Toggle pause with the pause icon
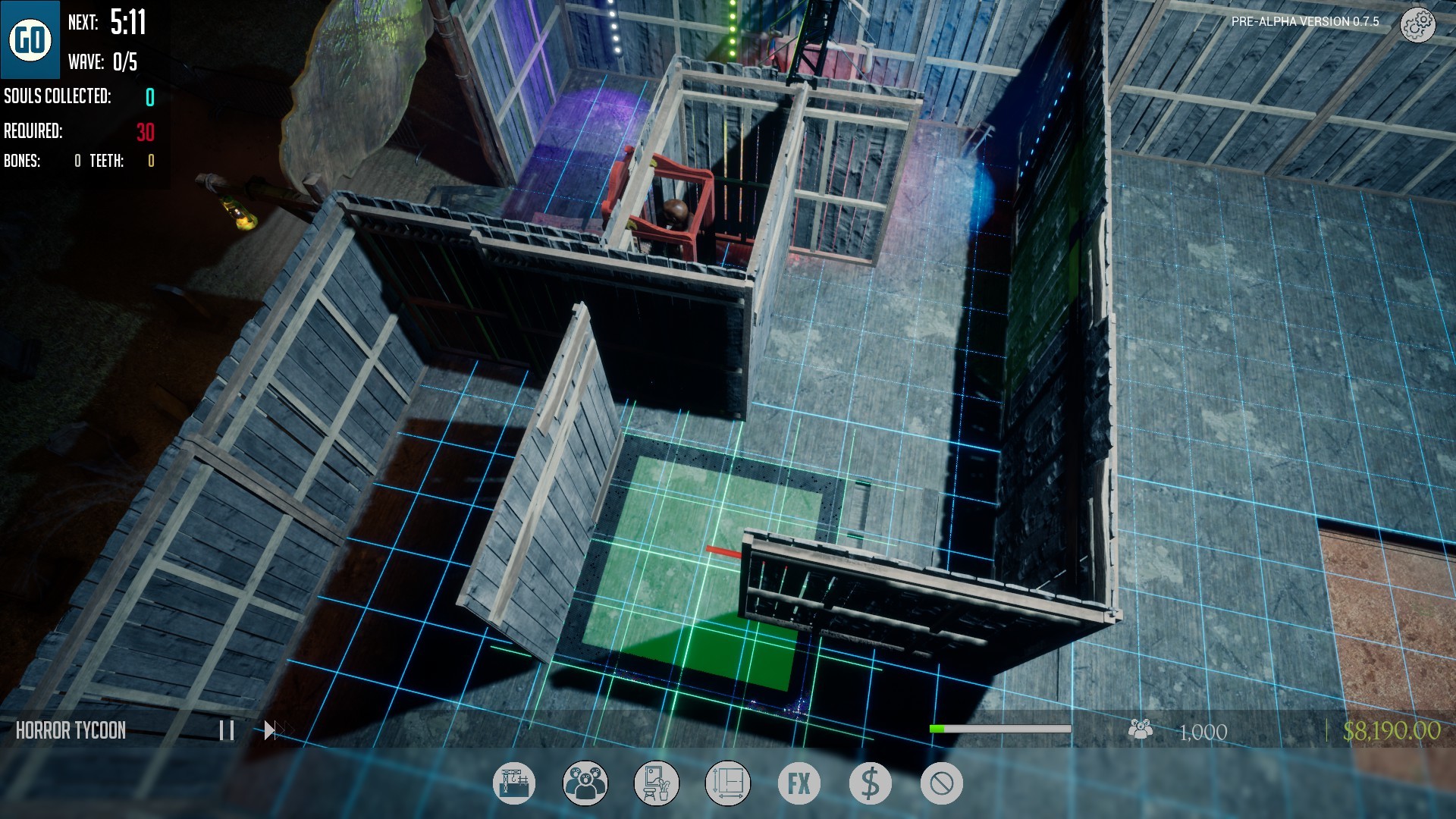Viewport: 1456px width, 819px height. coord(227,730)
